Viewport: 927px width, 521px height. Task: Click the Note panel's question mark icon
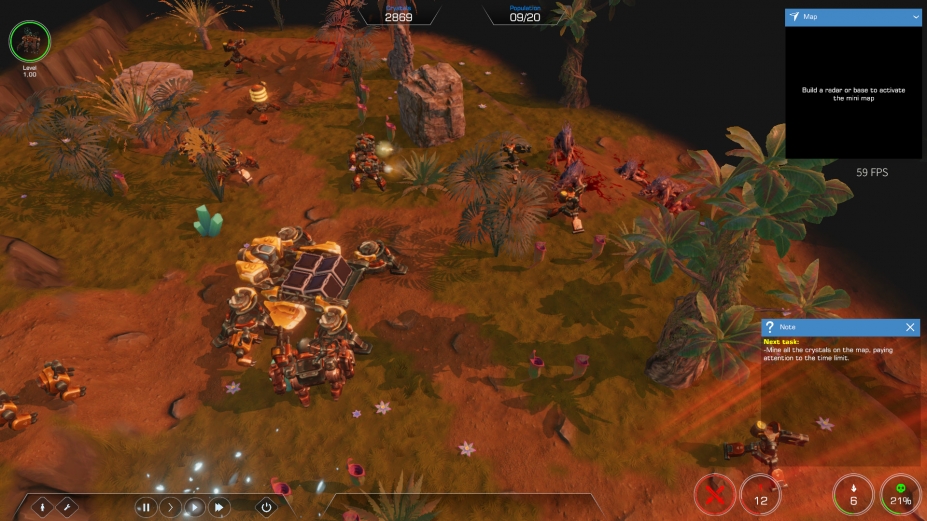pos(769,327)
